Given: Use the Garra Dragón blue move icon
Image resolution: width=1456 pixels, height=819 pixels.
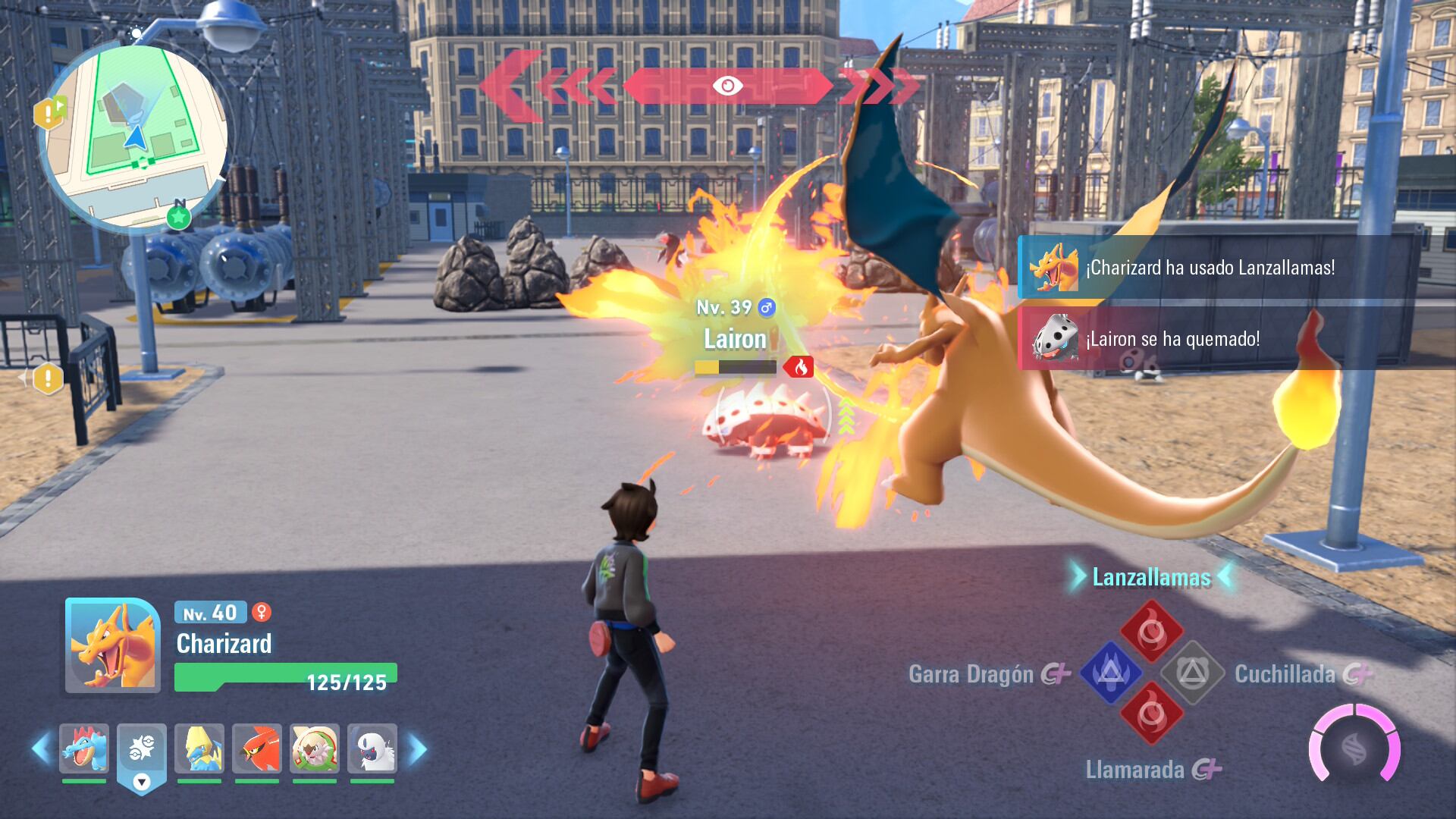Looking at the screenshot, I should [1110, 673].
